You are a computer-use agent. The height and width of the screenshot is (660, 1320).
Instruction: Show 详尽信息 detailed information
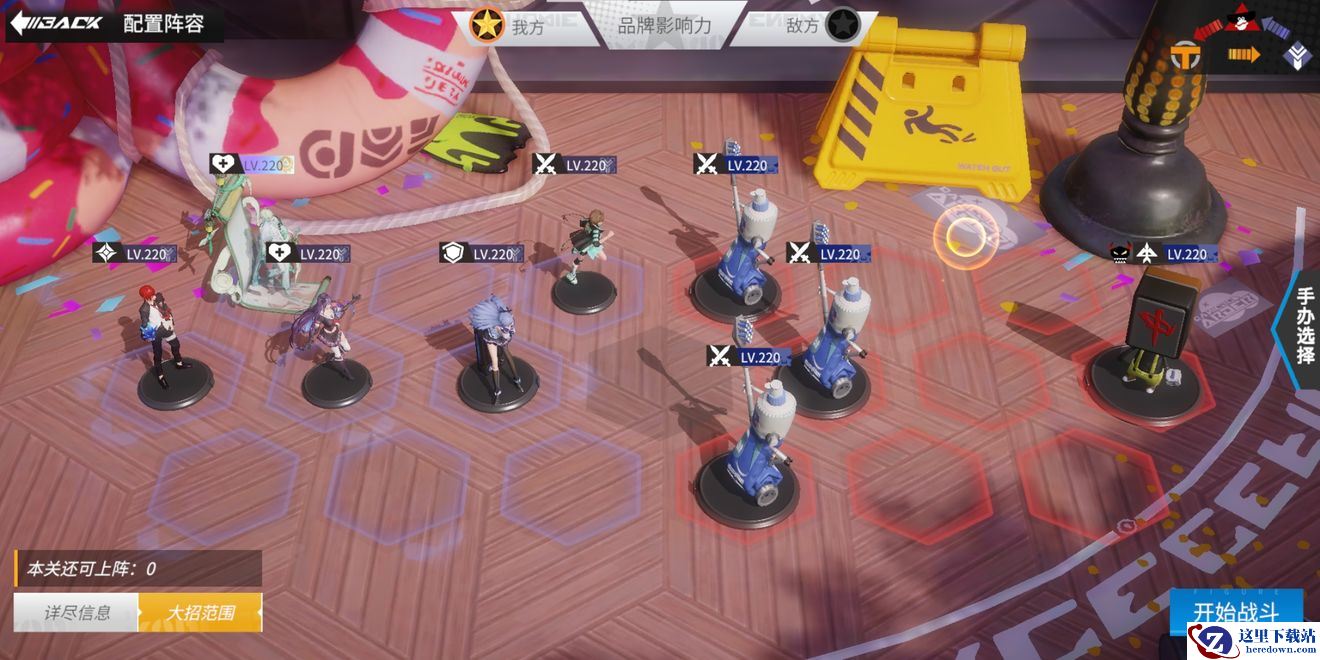(76, 612)
